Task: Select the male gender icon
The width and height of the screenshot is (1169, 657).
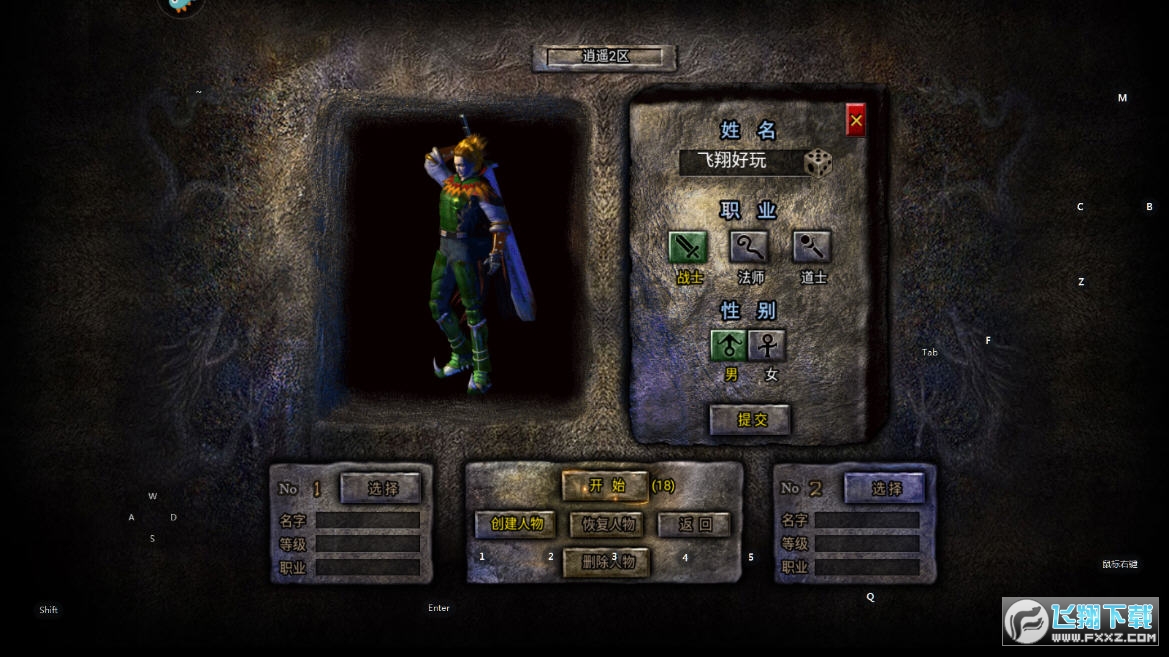Action: click(729, 346)
